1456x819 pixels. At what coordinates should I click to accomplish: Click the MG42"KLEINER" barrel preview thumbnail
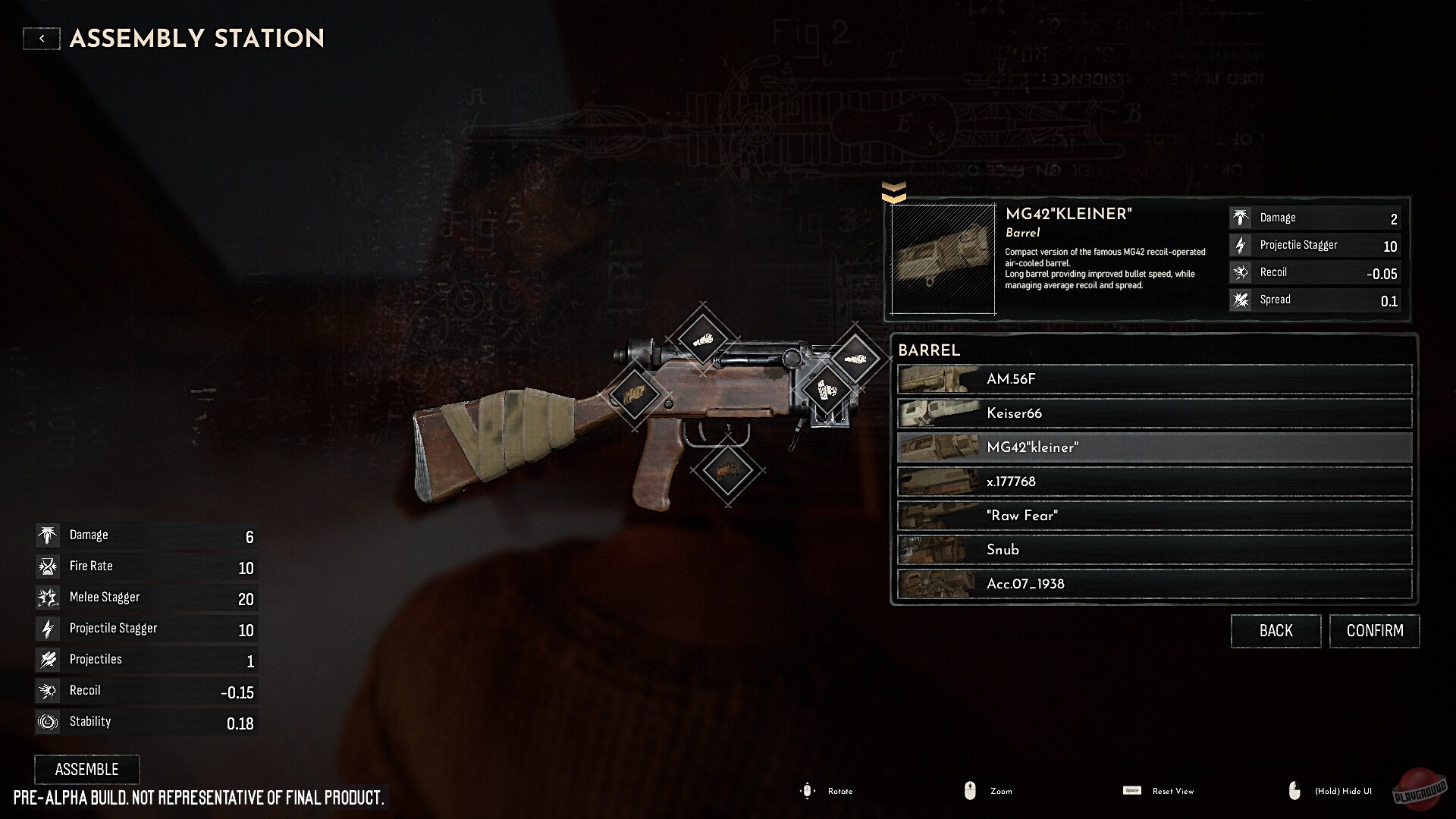pos(943,259)
